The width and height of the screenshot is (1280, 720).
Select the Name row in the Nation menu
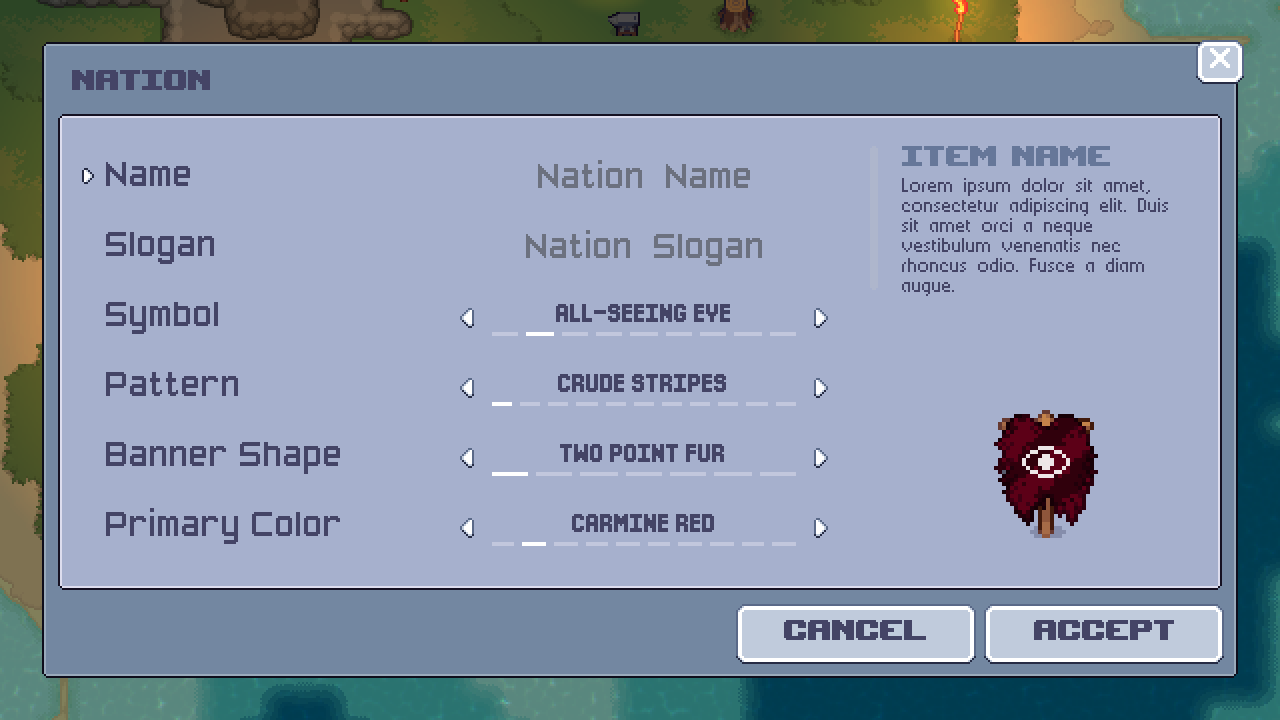(x=148, y=175)
